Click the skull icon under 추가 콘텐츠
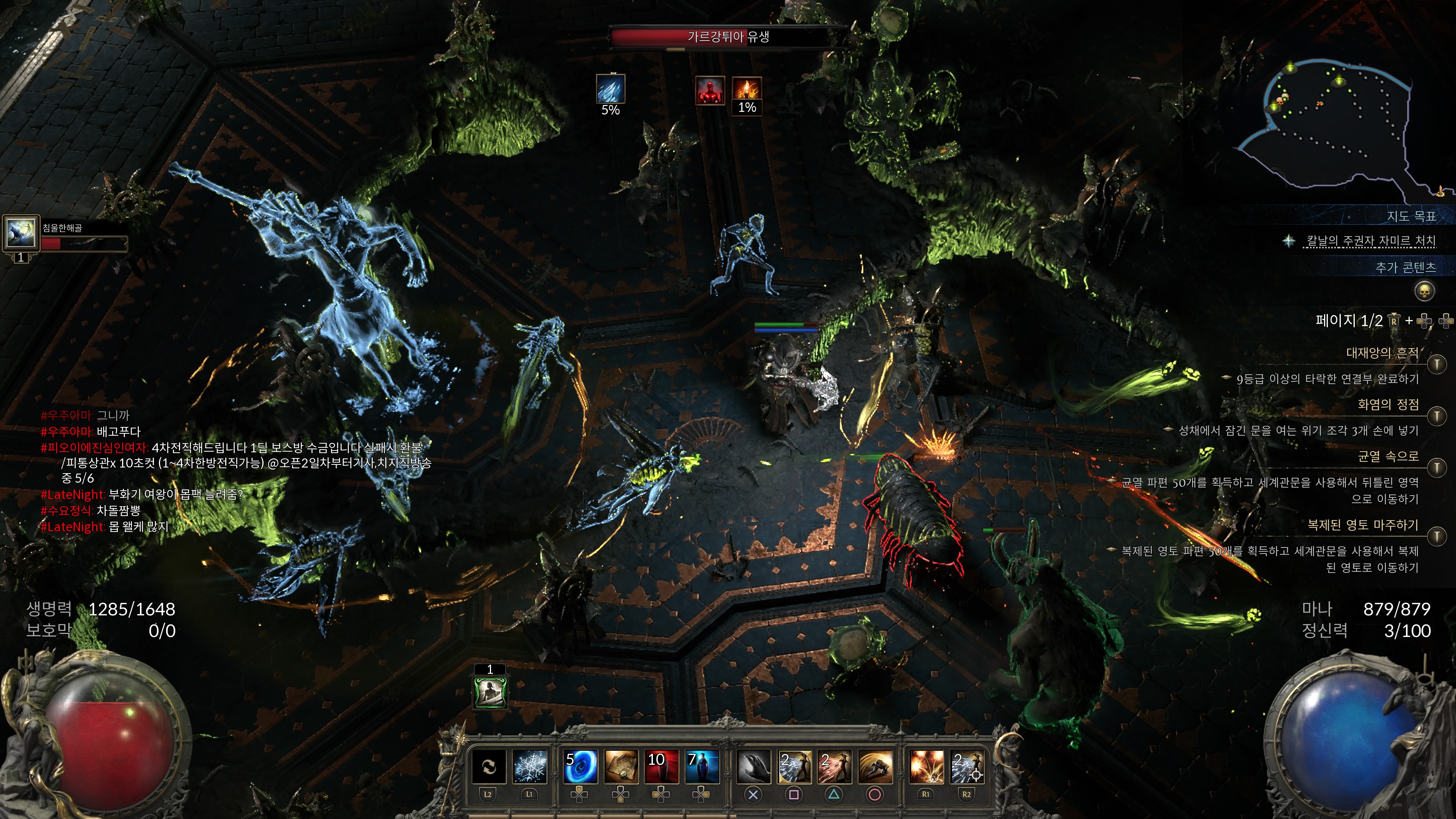The height and width of the screenshot is (819, 1456). 1425,292
